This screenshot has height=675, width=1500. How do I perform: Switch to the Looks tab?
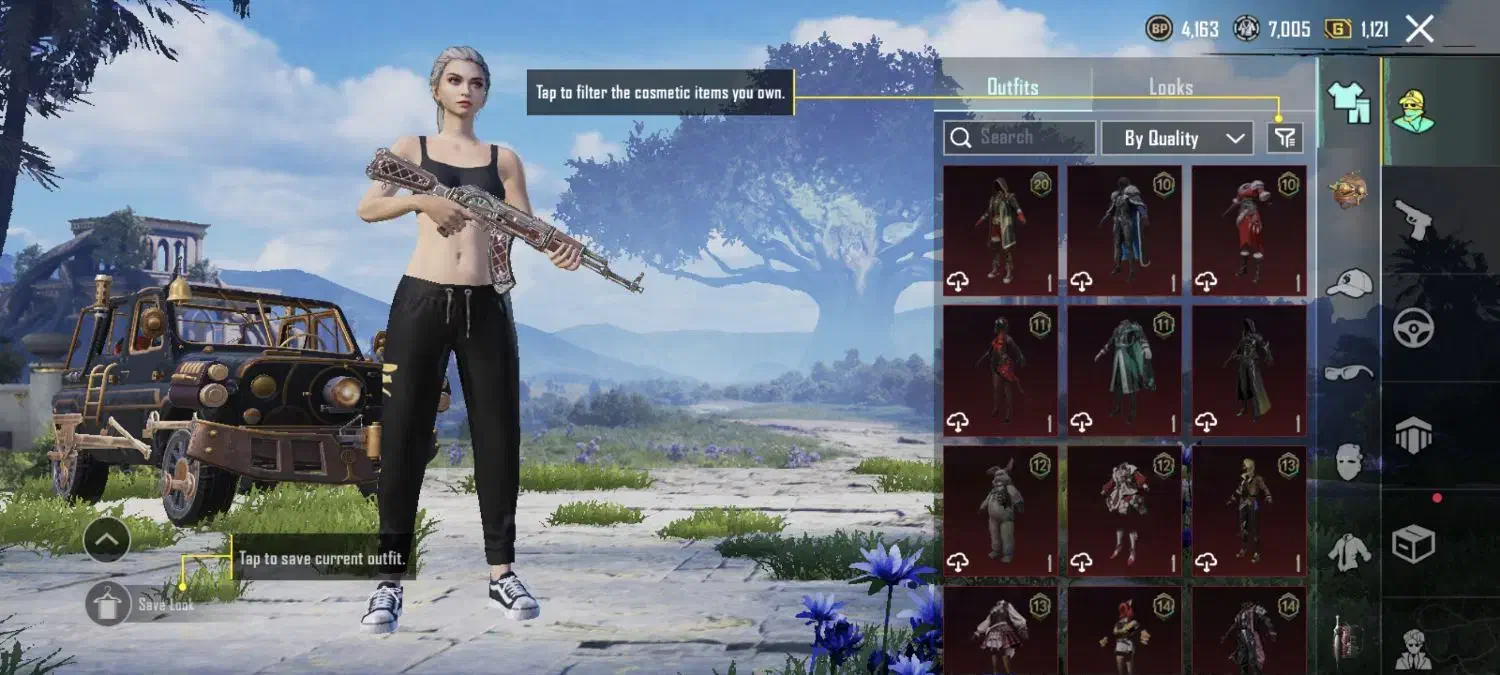click(1170, 87)
